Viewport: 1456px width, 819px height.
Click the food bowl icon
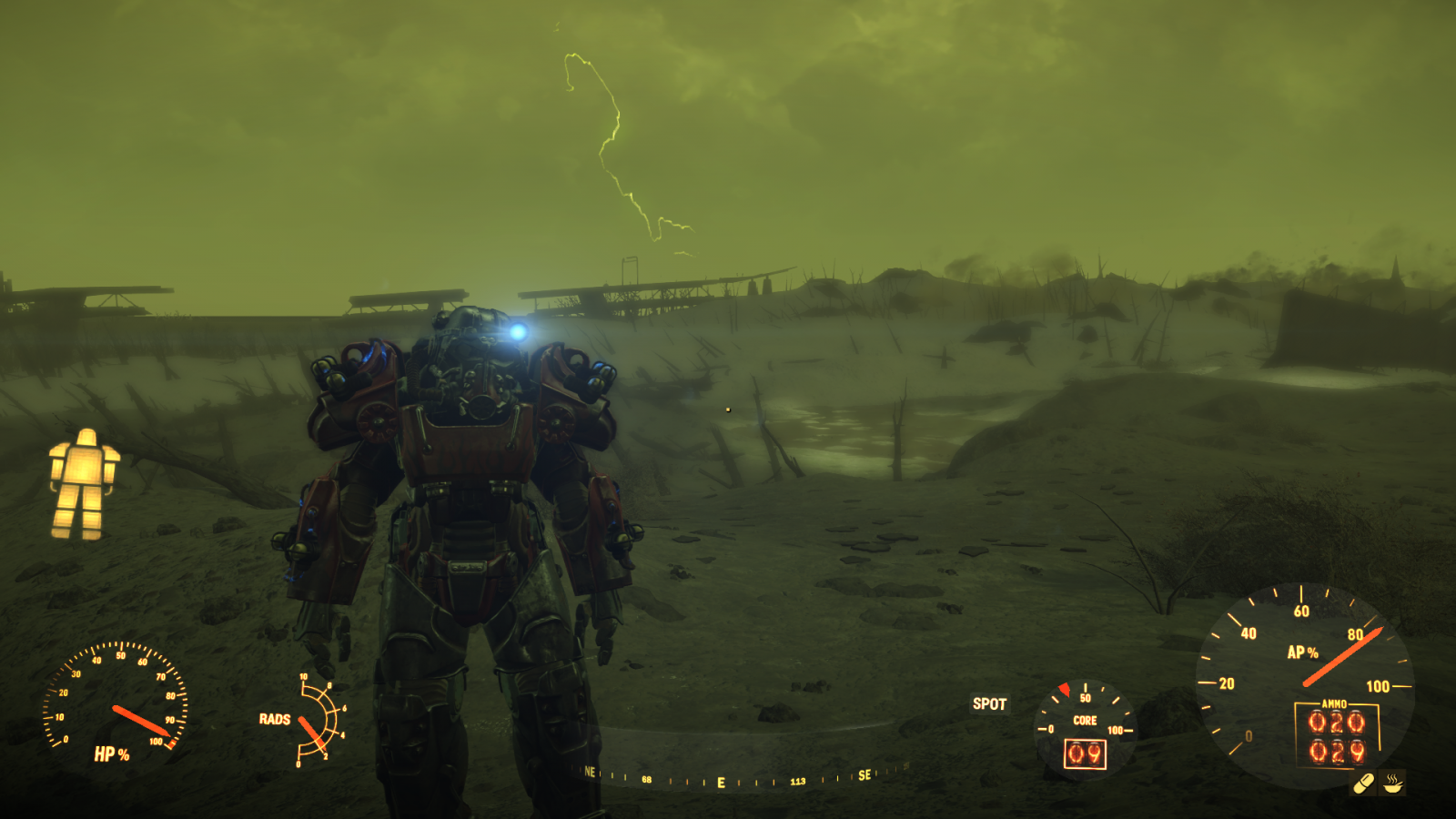tap(1392, 781)
